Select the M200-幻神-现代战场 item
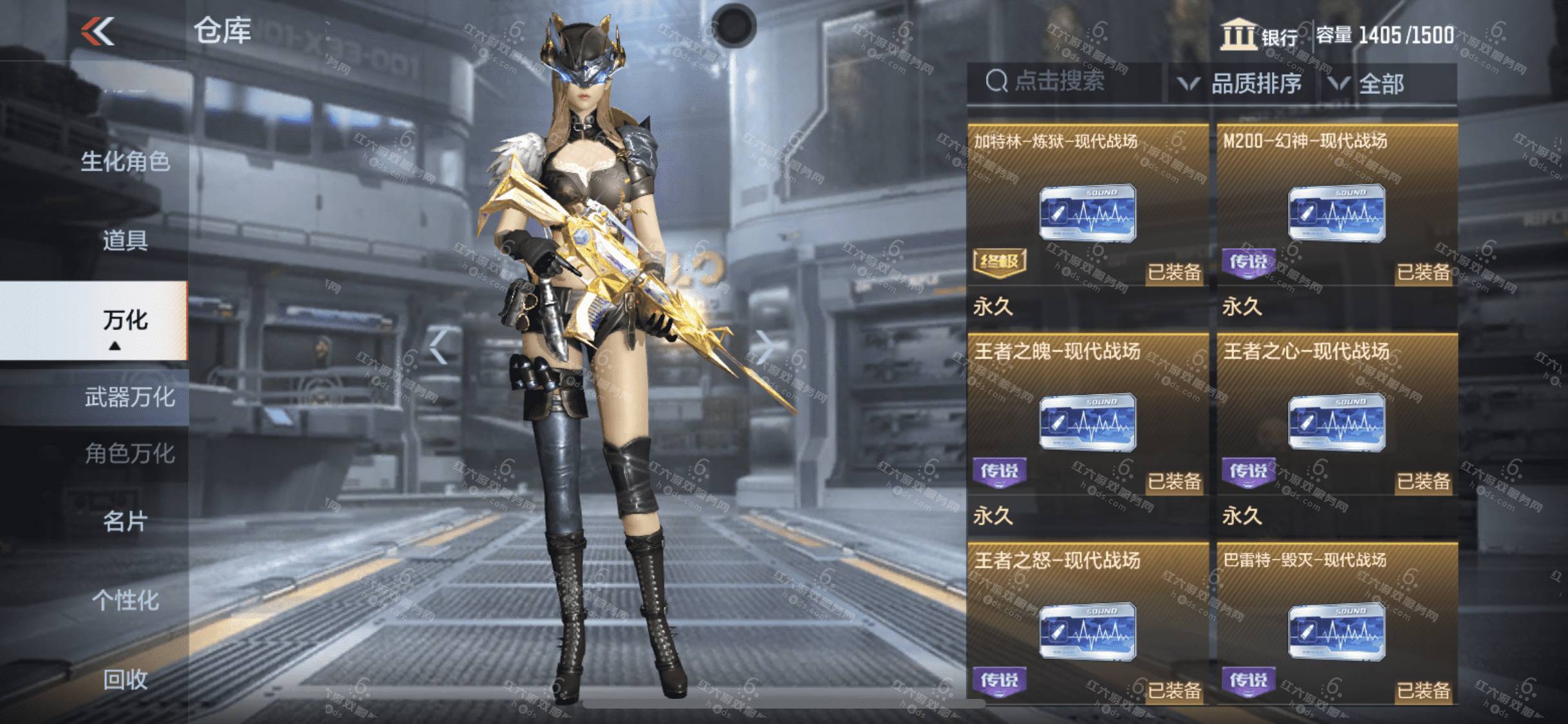 1336,212
